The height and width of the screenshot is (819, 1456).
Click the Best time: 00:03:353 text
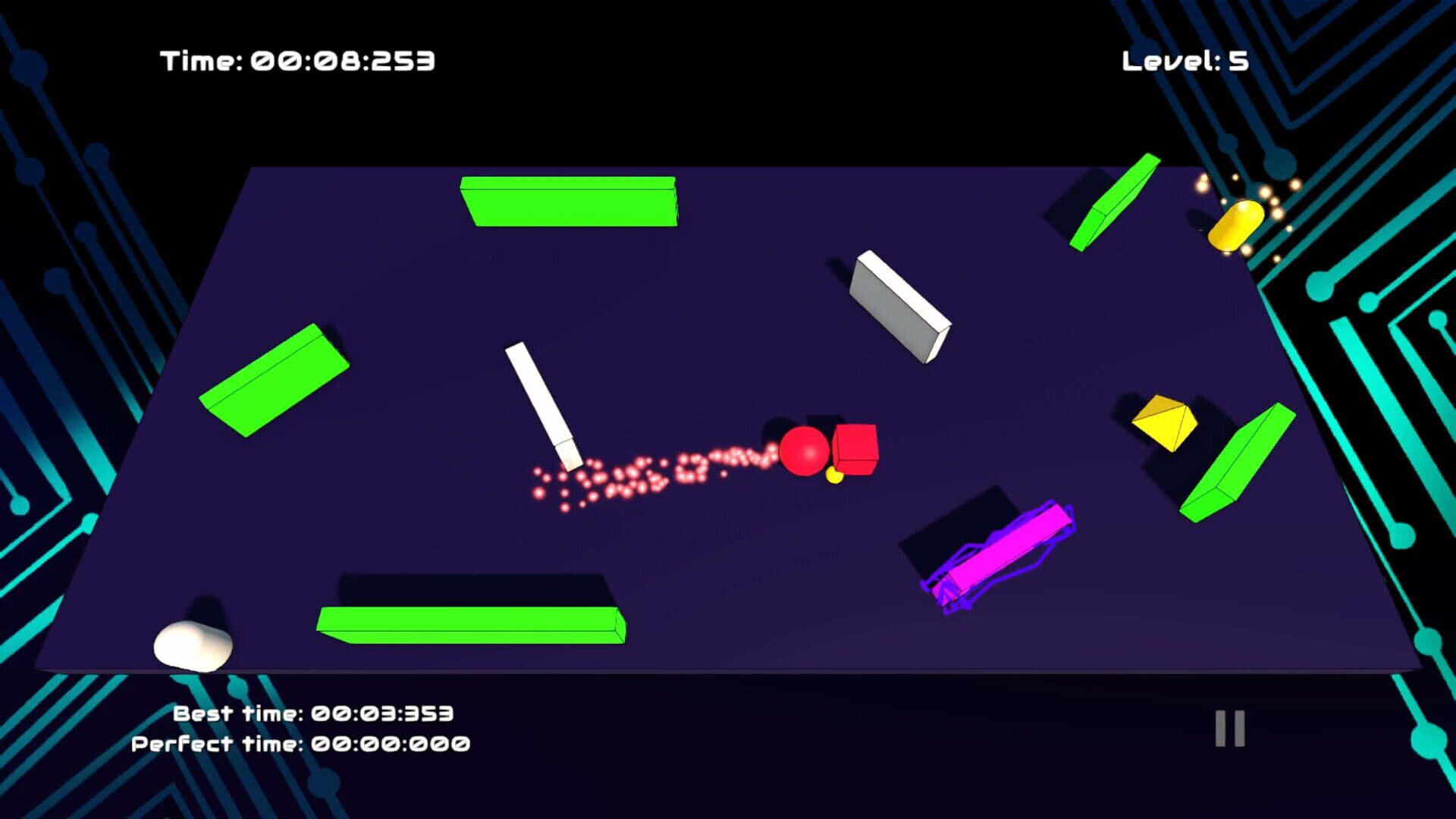[x=313, y=713]
